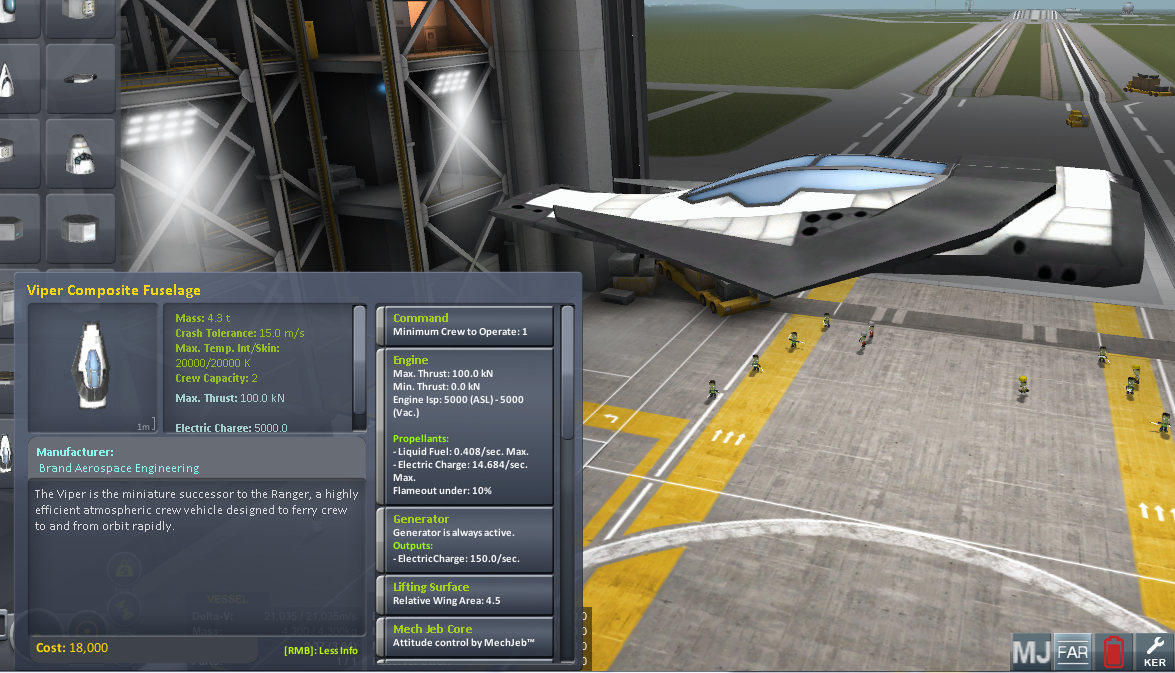Select the Generator module info block
The image size is (1175, 673).
click(x=464, y=539)
